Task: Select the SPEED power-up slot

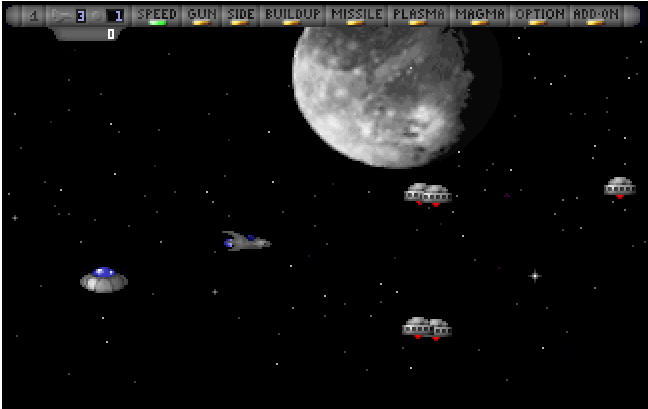Action: pos(156,15)
